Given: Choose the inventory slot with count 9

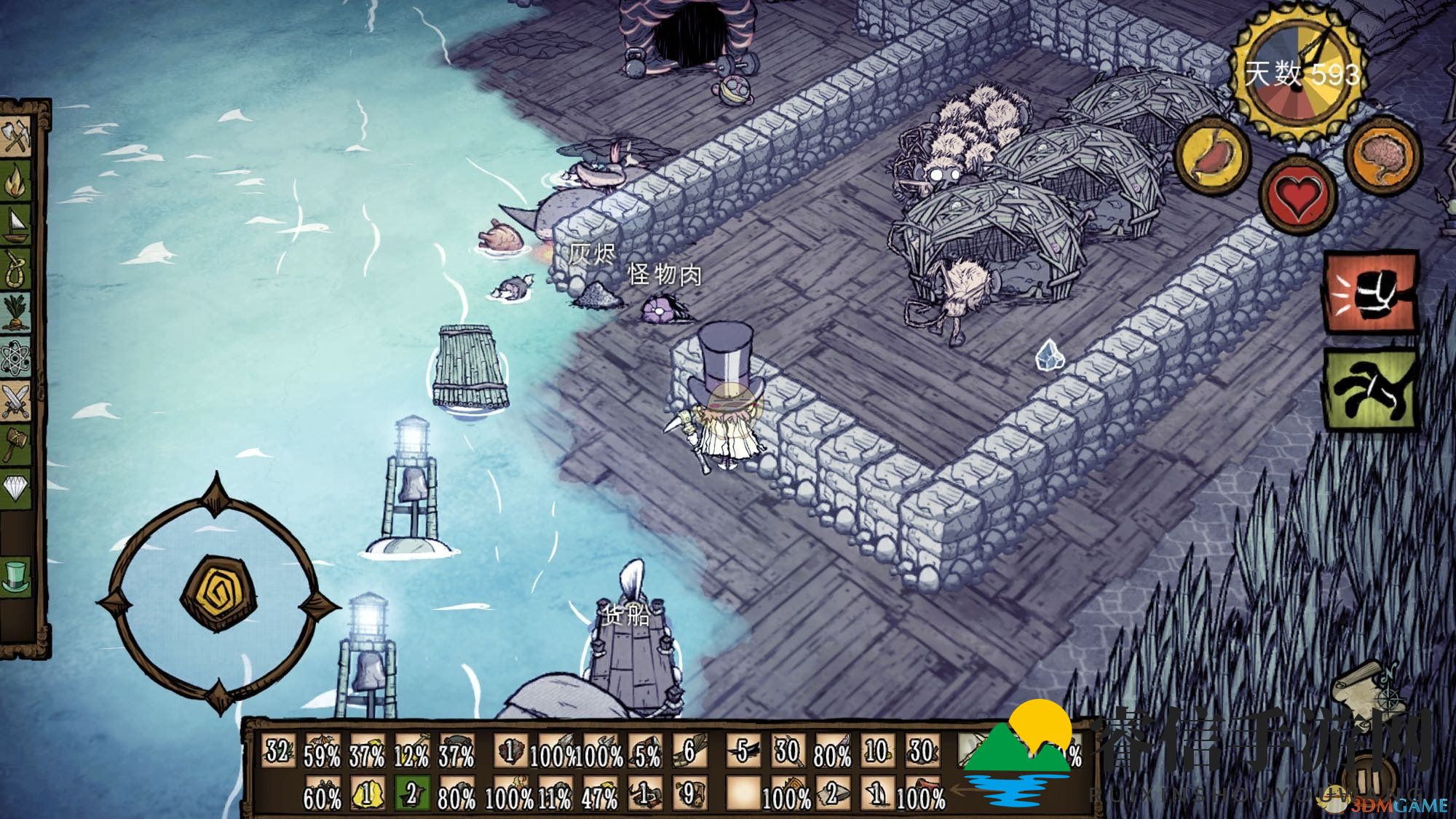Looking at the screenshot, I should click(x=689, y=794).
